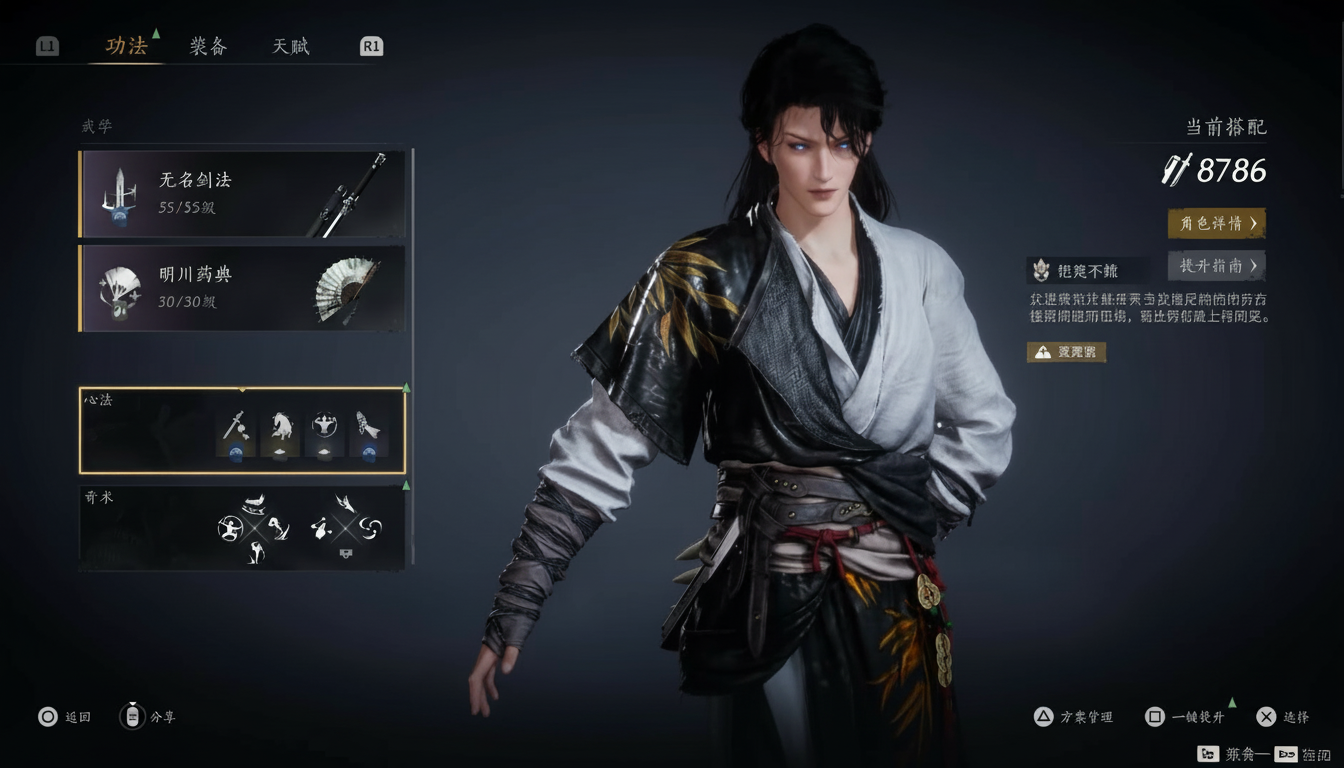1344x768 pixels.
Task: Select the archer-in-circle mystic skill
Action: [x=230, y=527]
